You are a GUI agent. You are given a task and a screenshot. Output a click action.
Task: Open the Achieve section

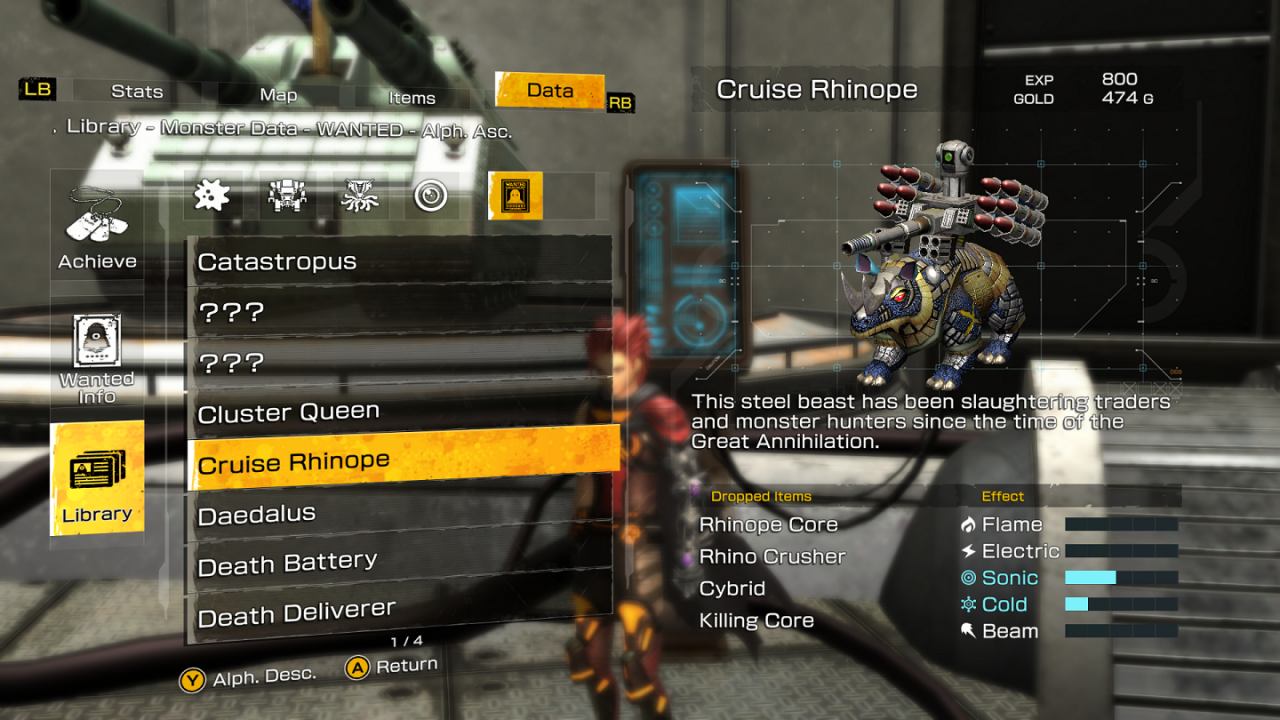pyautogui.click(x=97, y=228)
